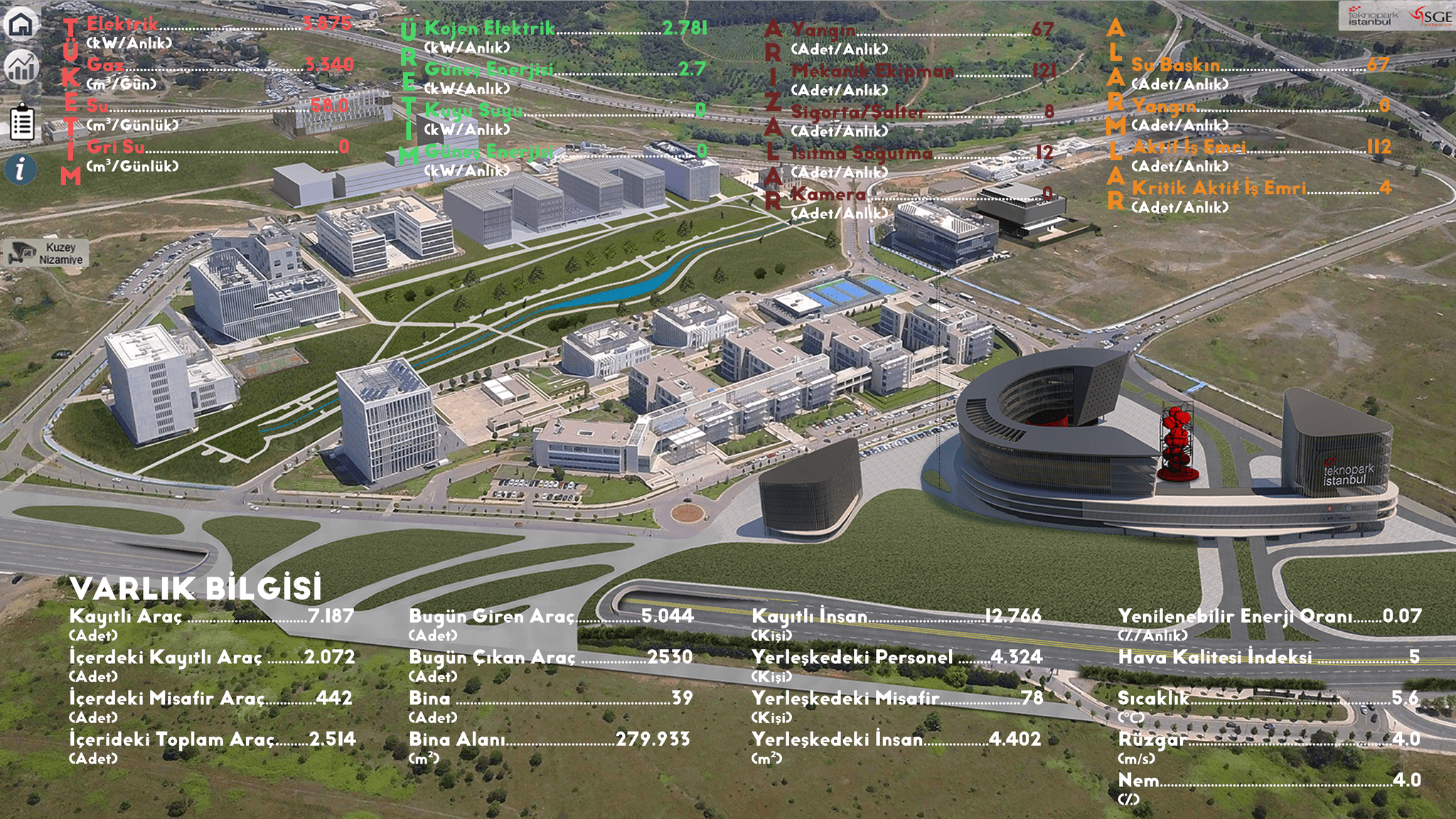This screenshot has width=1456, height=819.
Task: Show the info panel icon
Action: pos(21,169)
